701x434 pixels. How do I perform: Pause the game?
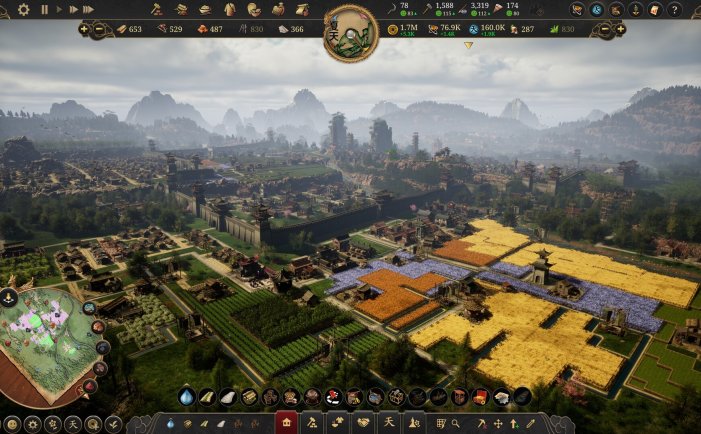[44, 9]
